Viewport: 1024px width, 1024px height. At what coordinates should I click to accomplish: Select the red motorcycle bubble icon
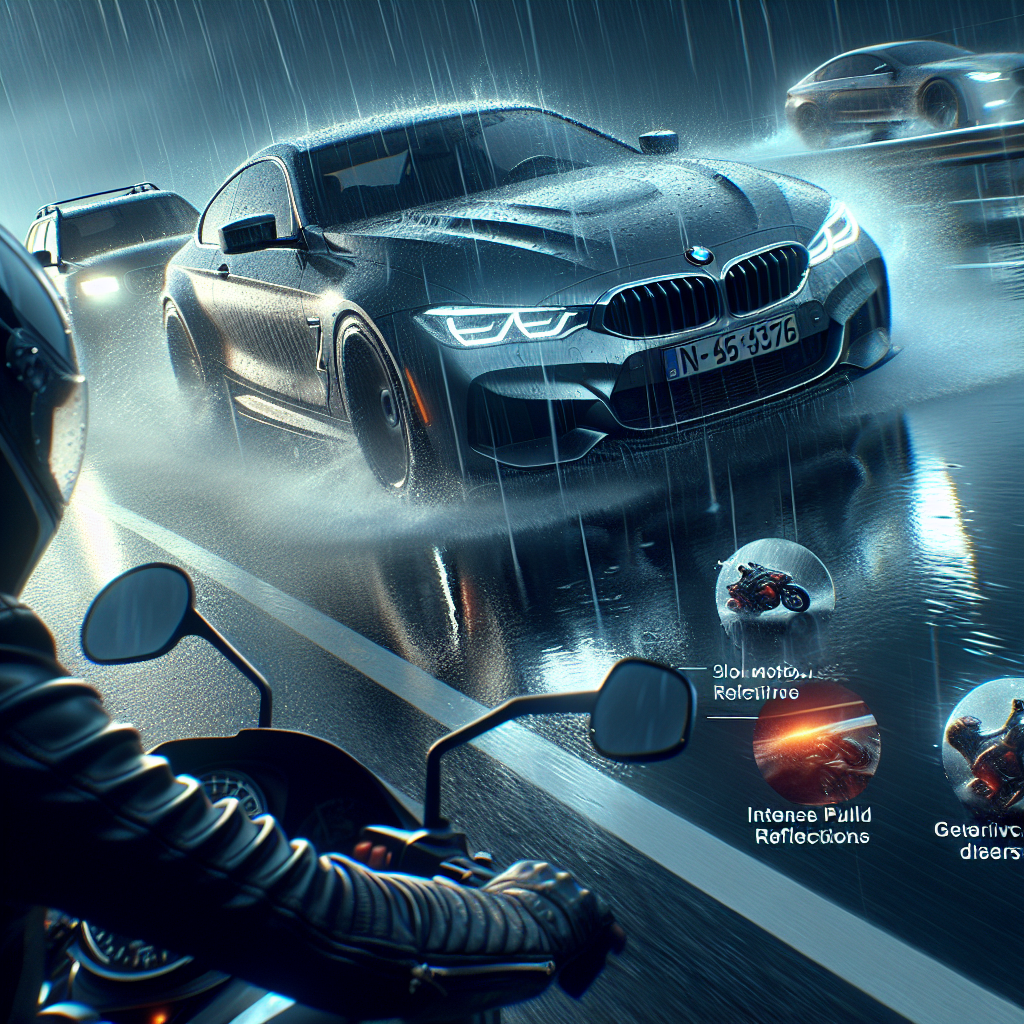click(x=775, y=587)
